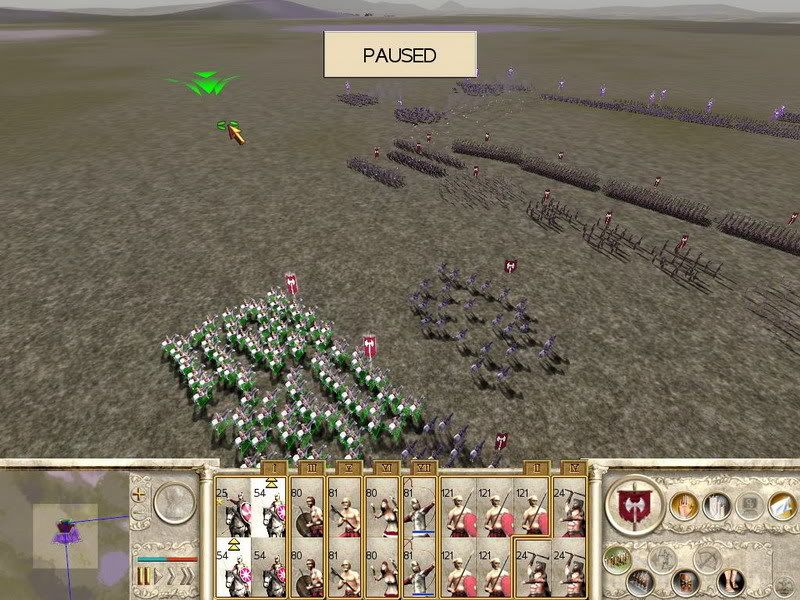Screen dimensions: 800x600
Task: Set battle speed to triple-arrow fastest
Action: click(x=185, y=577)
